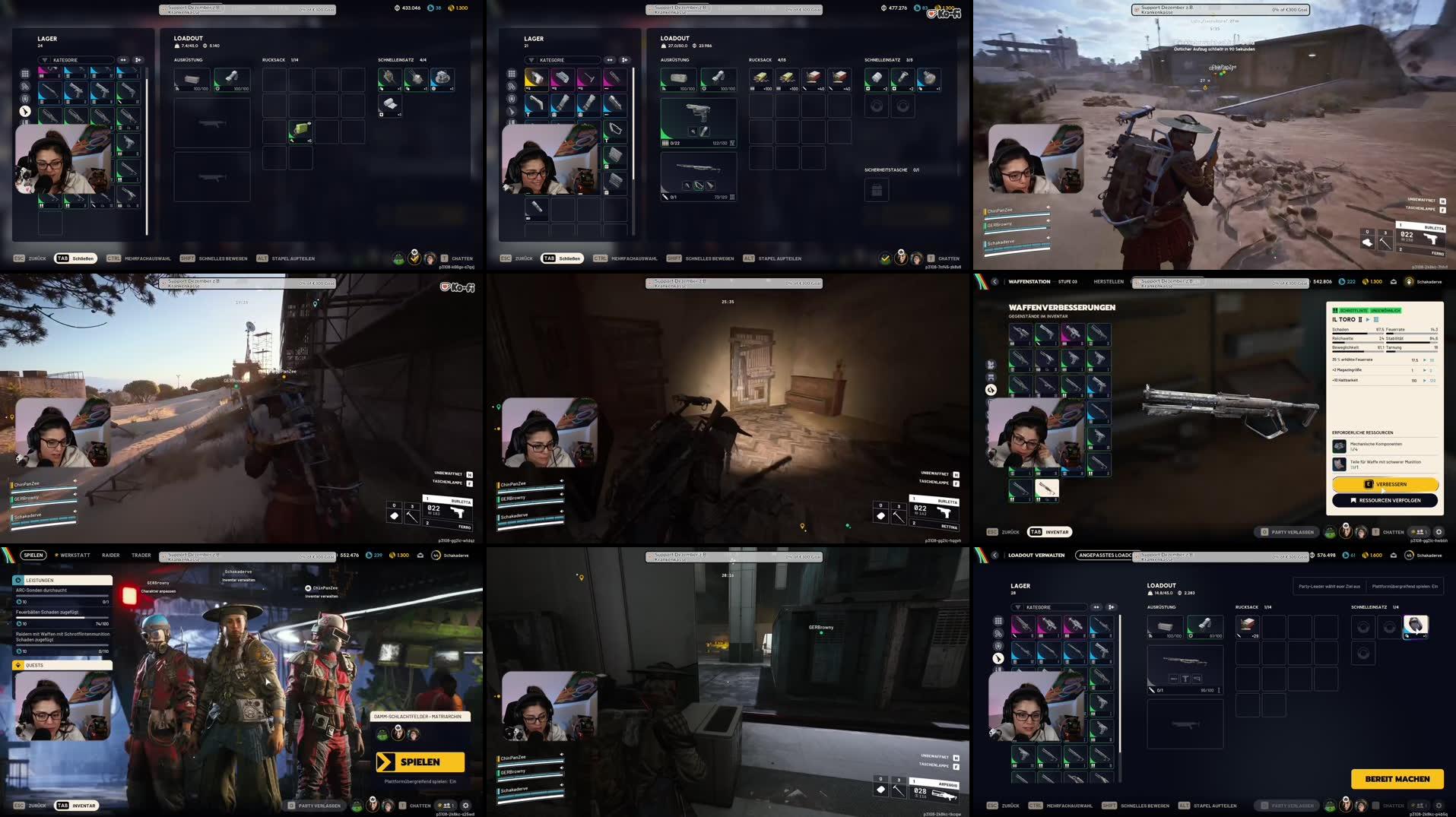Click the BEREIT MACHEN button
This screenshot has width=1456, height=817.
pos(1397,779)
